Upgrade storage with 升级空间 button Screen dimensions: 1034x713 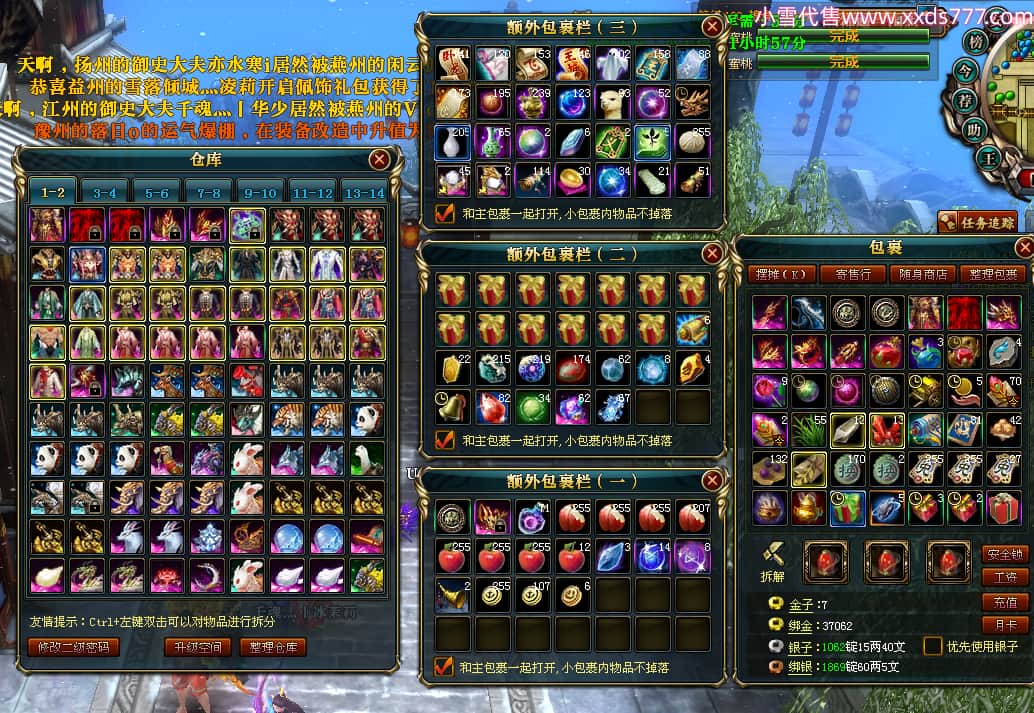(197, 647)
